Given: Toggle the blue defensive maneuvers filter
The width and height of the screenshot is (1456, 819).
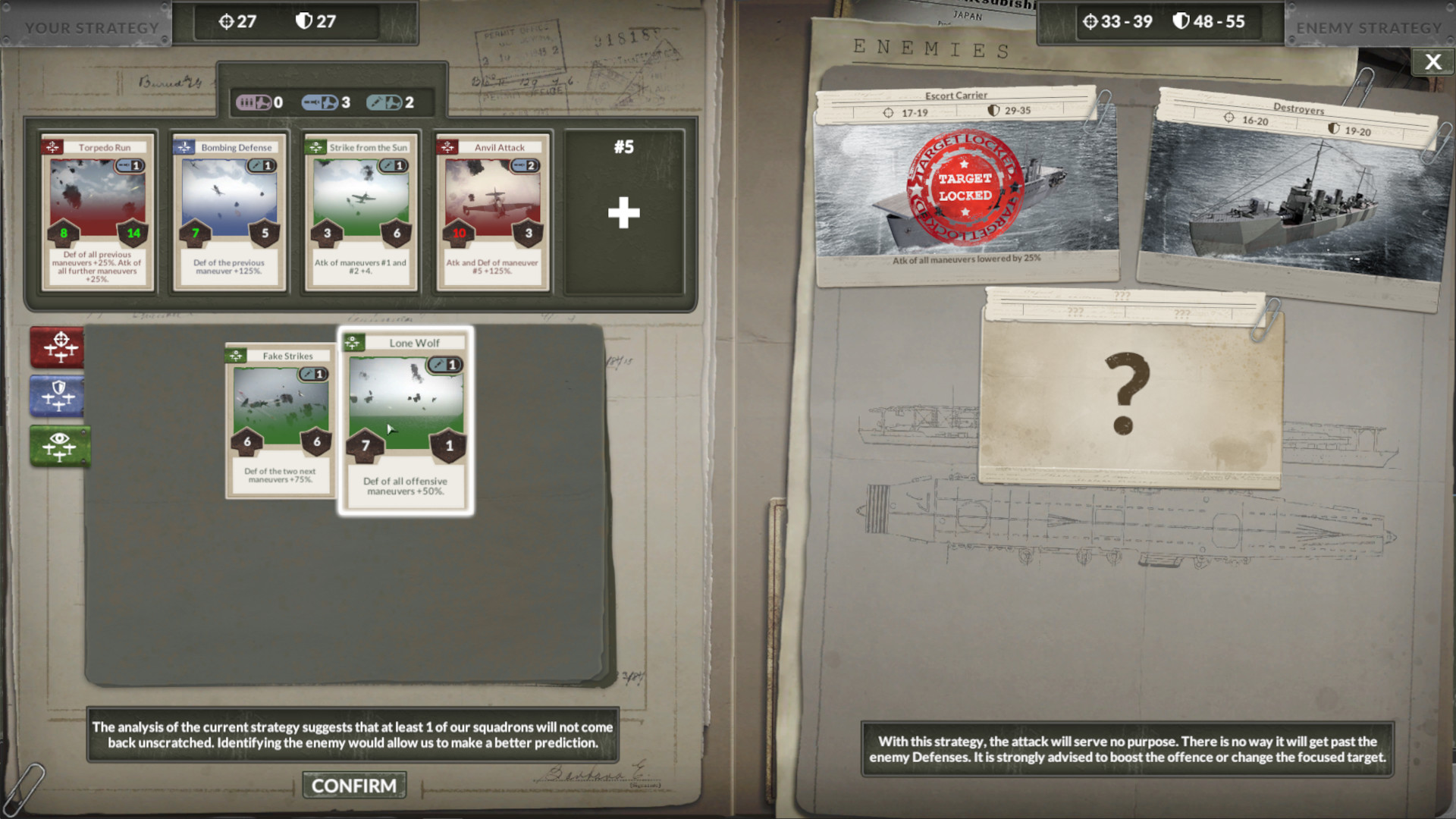Looking at the screenshot, I should click(x=58, y=397).
